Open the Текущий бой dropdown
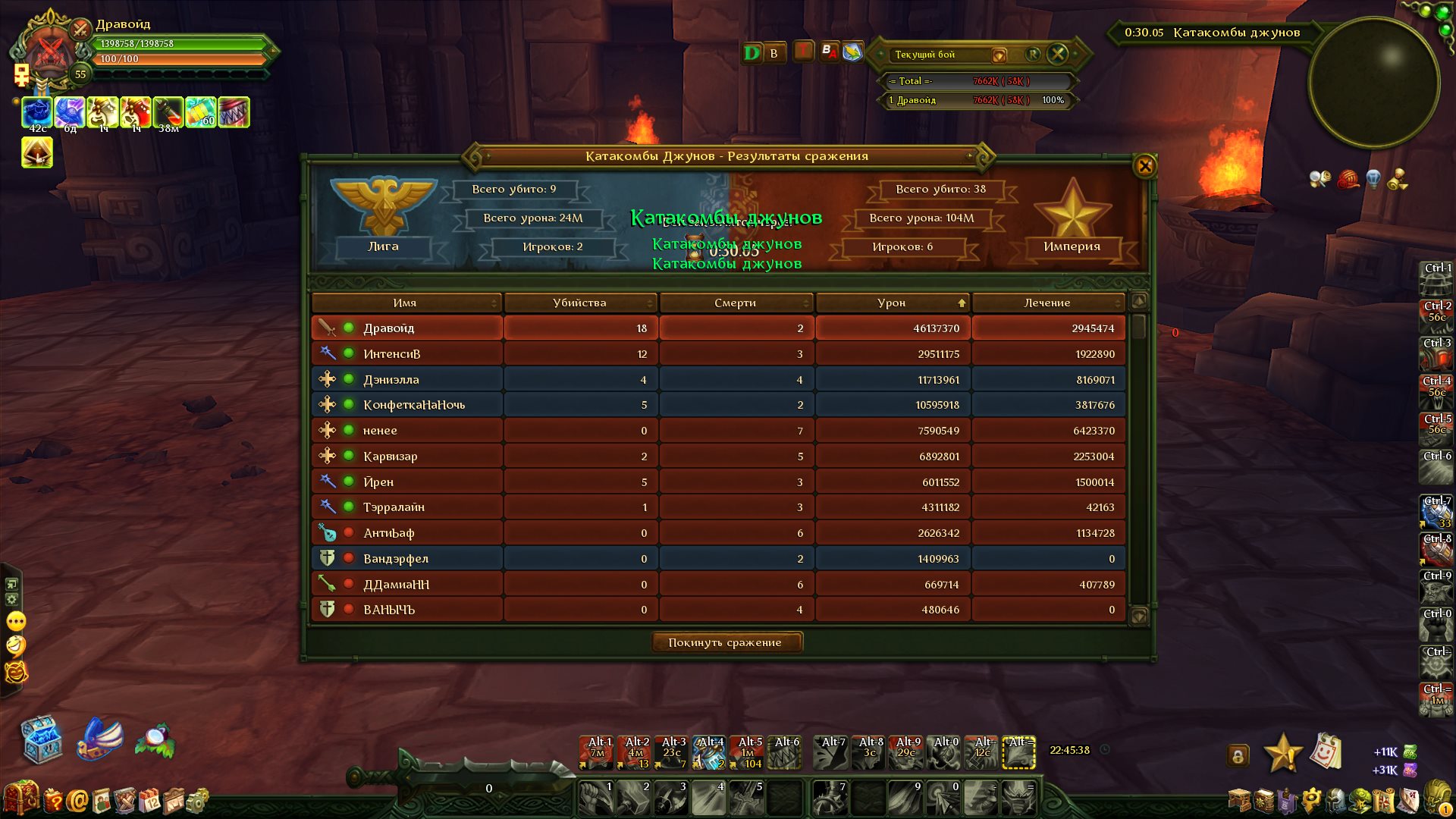 pos(999,55)
